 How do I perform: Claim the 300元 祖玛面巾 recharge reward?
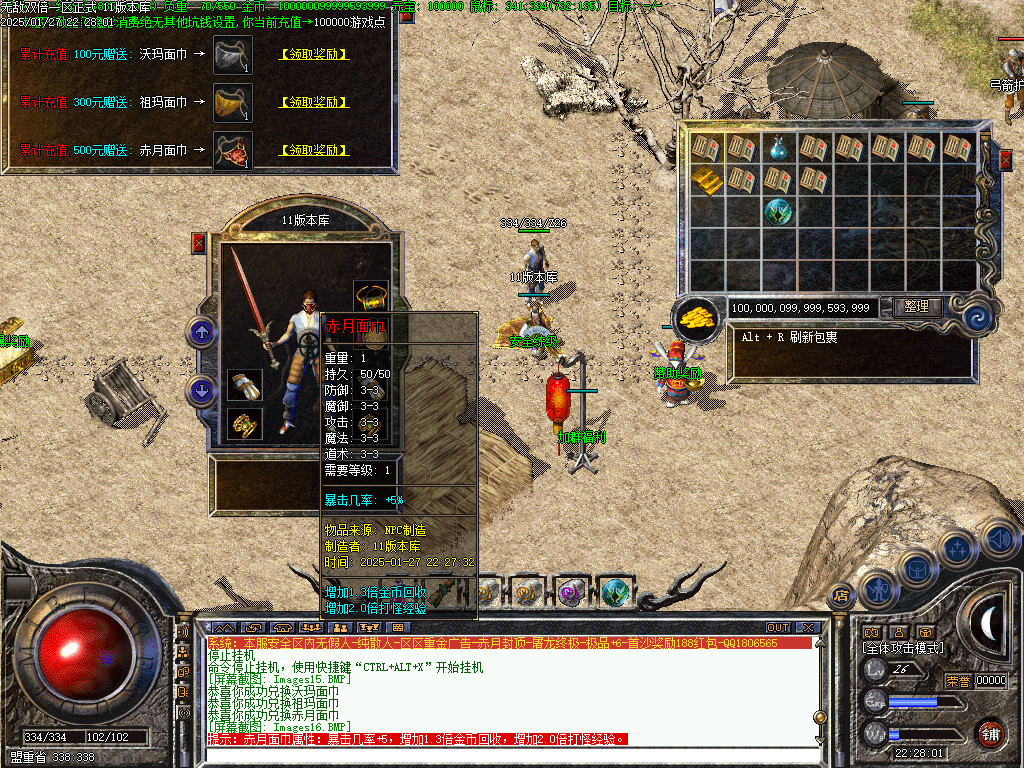313,102
